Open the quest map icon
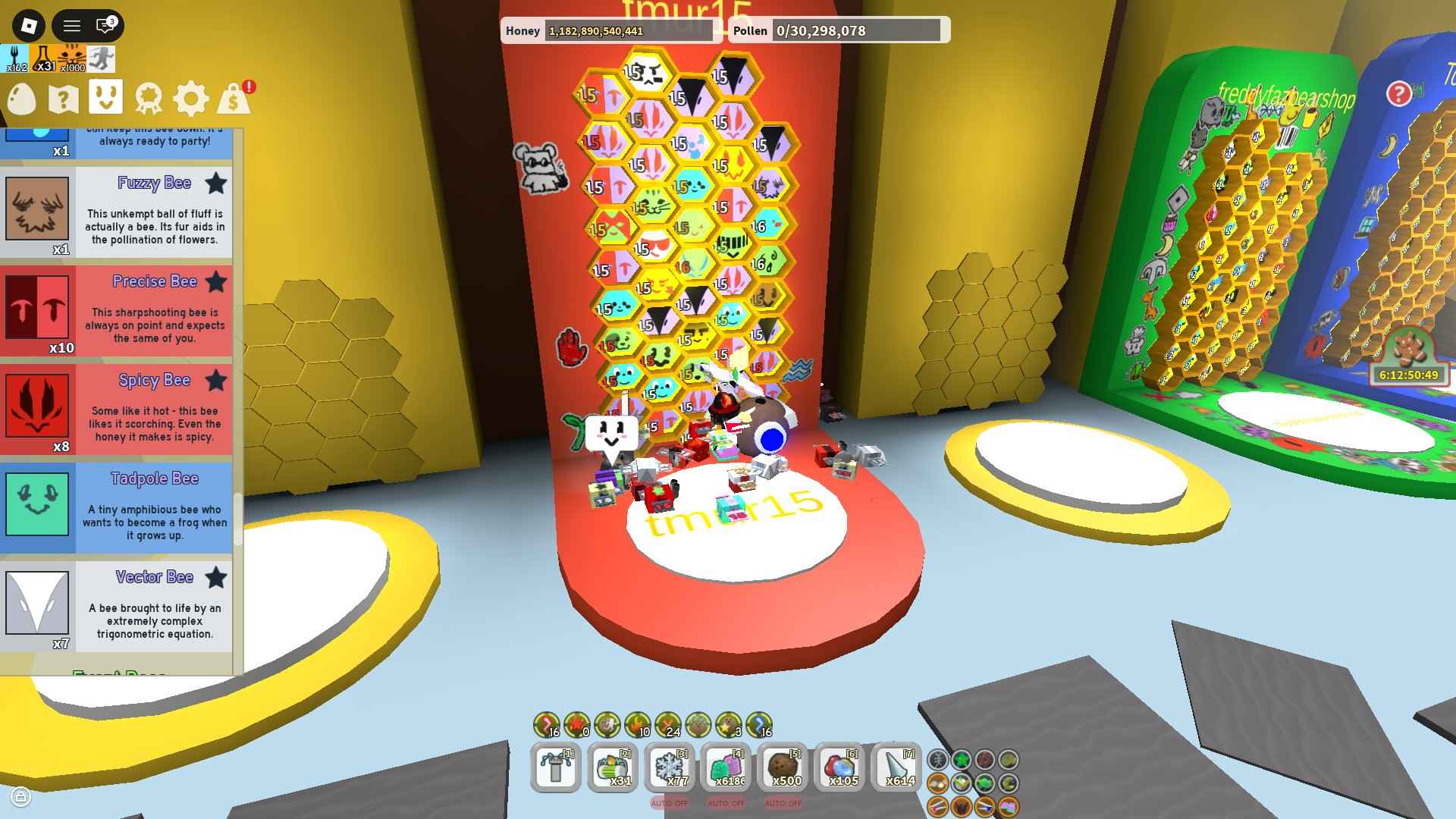 64,99
